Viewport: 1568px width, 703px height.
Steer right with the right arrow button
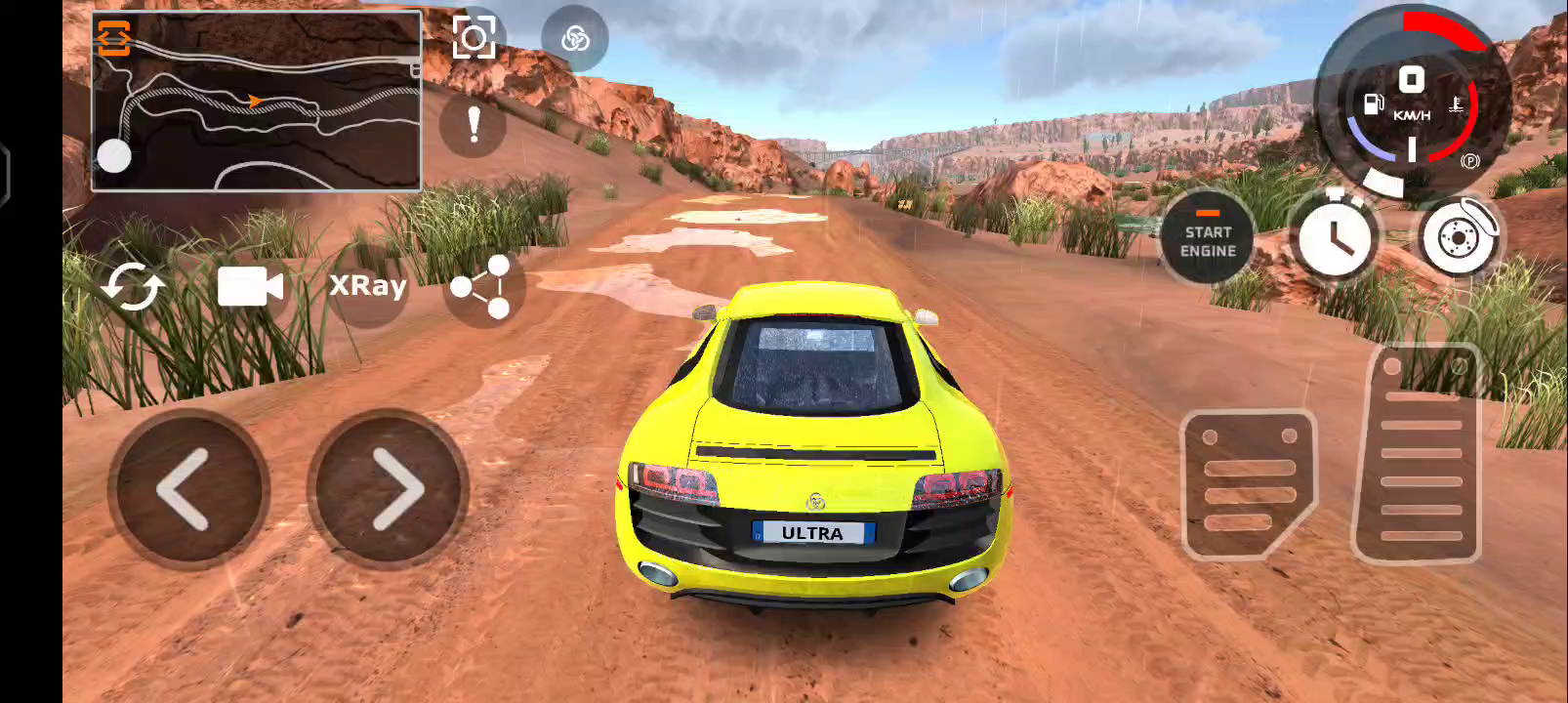tap(389, 489)
